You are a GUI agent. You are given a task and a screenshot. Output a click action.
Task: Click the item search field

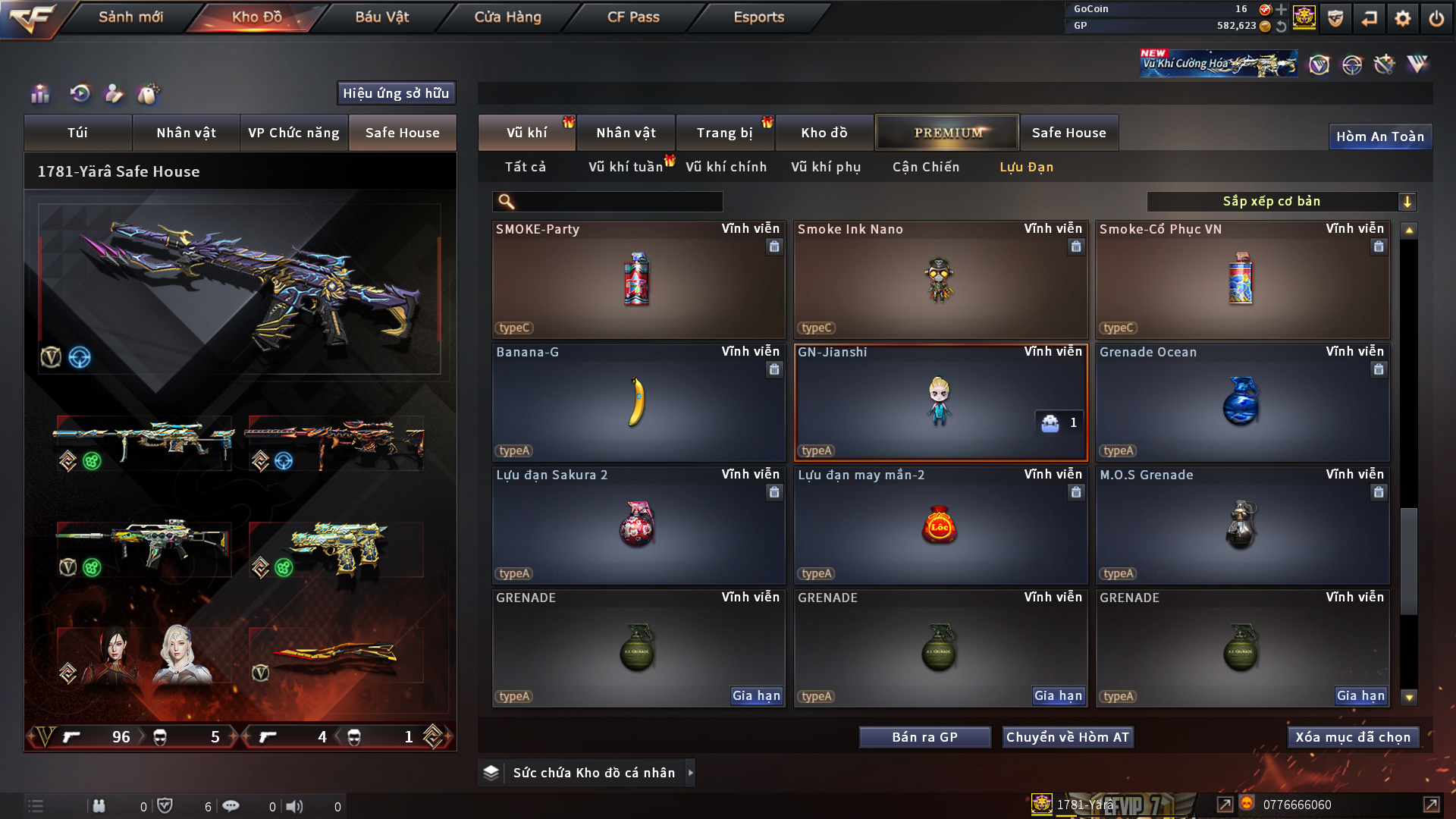pos(618,202)
